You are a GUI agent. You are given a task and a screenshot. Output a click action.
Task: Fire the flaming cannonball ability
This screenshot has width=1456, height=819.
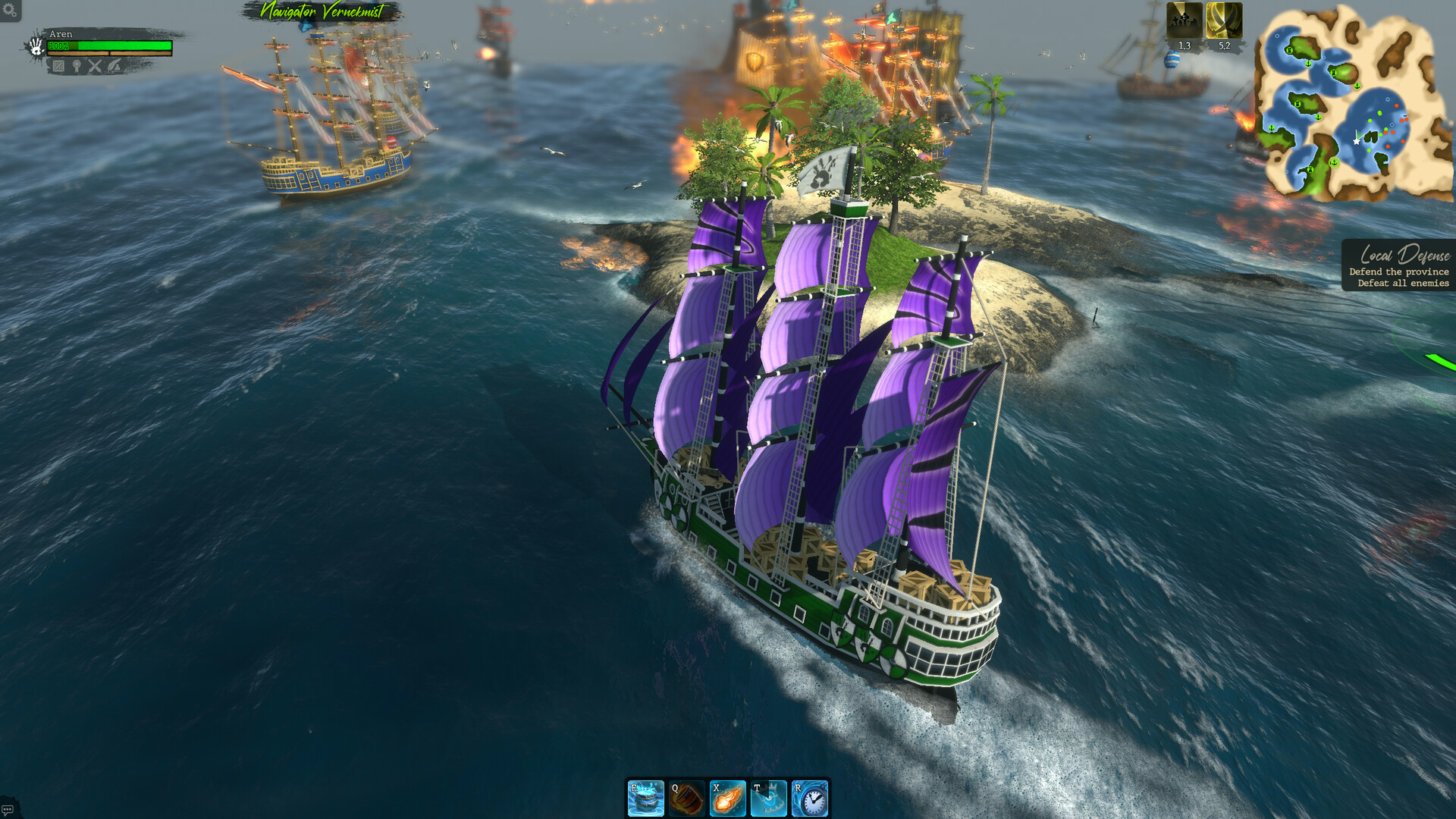728,799
